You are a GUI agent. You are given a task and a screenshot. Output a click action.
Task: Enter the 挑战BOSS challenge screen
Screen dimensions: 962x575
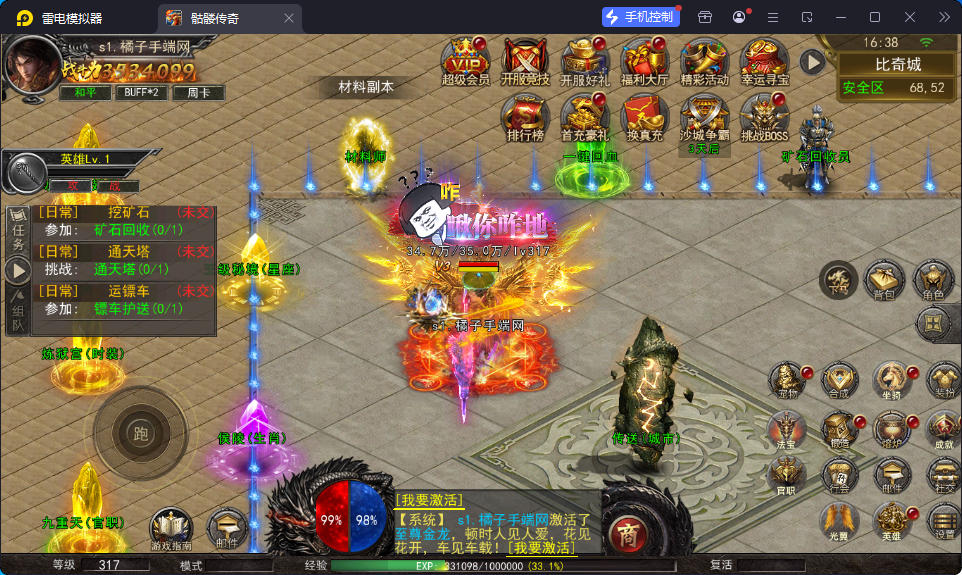pyautogui.click(x=764, y=119)
